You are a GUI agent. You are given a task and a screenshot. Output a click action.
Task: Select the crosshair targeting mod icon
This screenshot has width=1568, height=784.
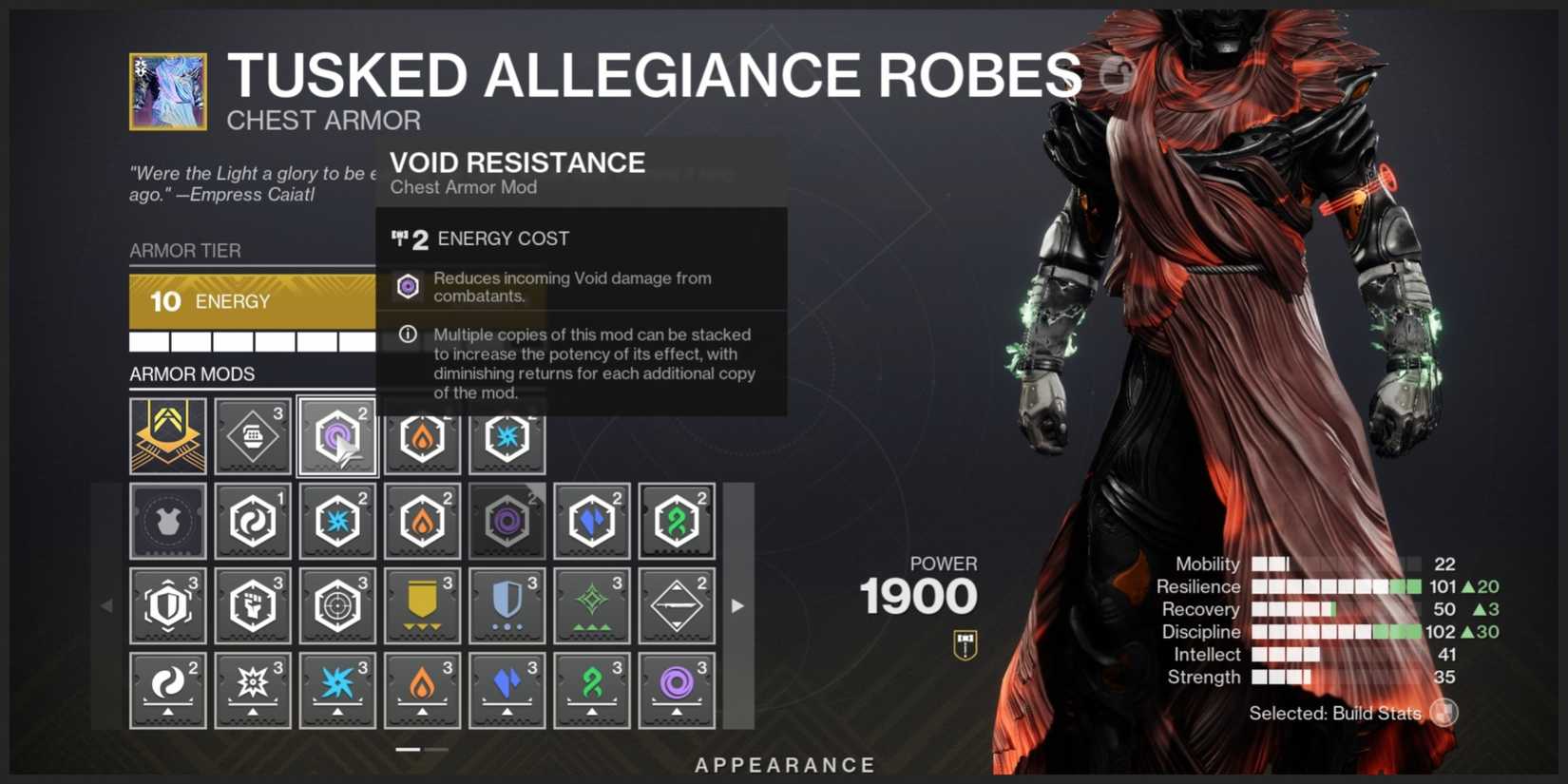click(337, 605)
